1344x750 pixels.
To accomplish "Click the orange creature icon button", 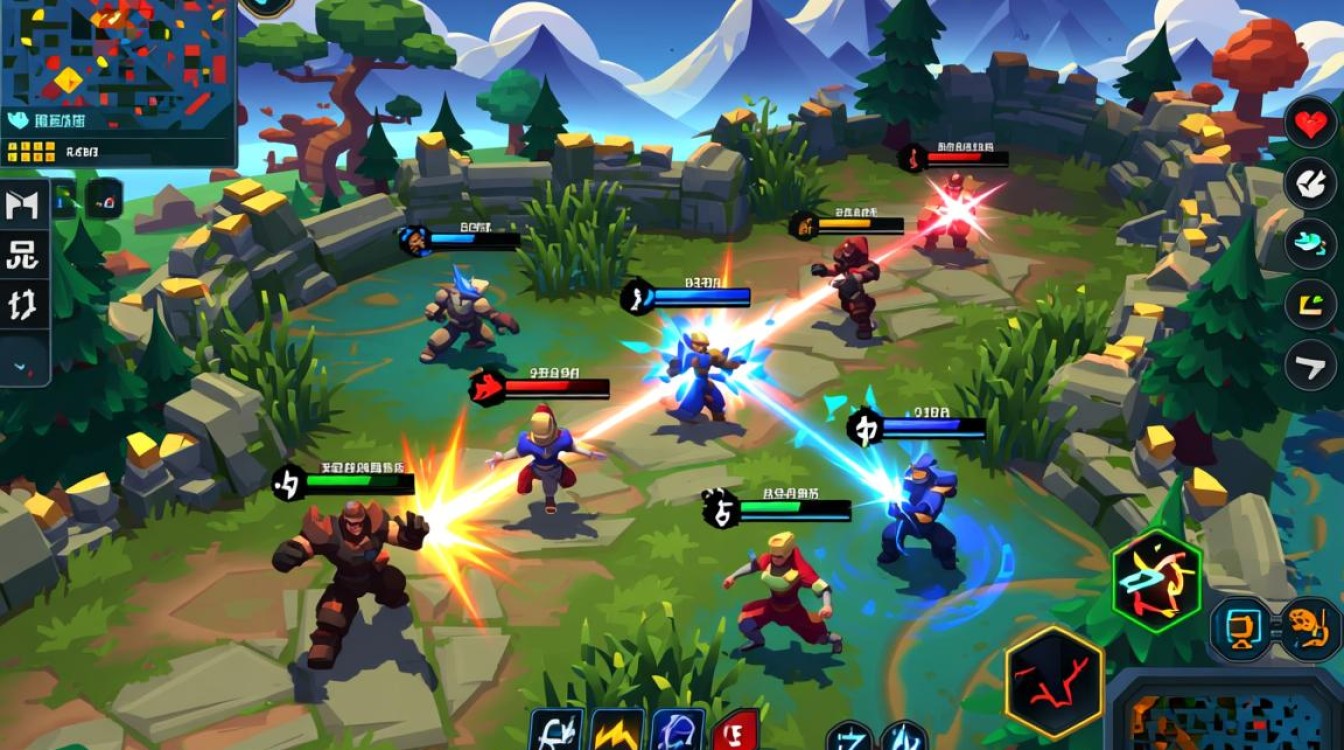I will (1309, 628).
